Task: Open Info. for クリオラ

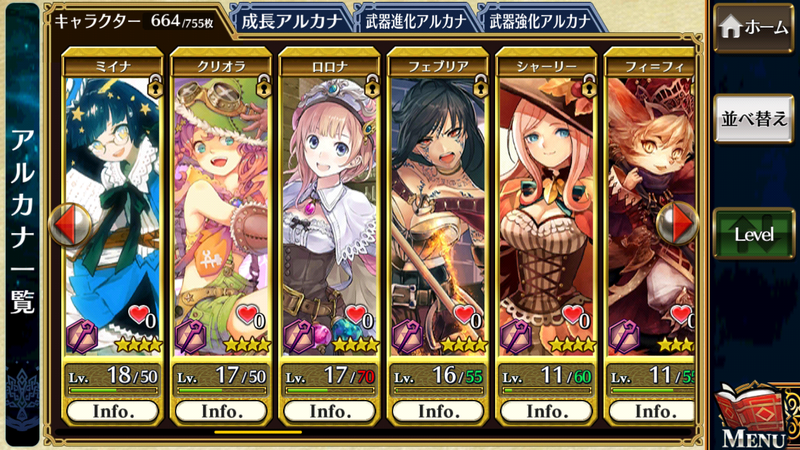Action: 221,411
